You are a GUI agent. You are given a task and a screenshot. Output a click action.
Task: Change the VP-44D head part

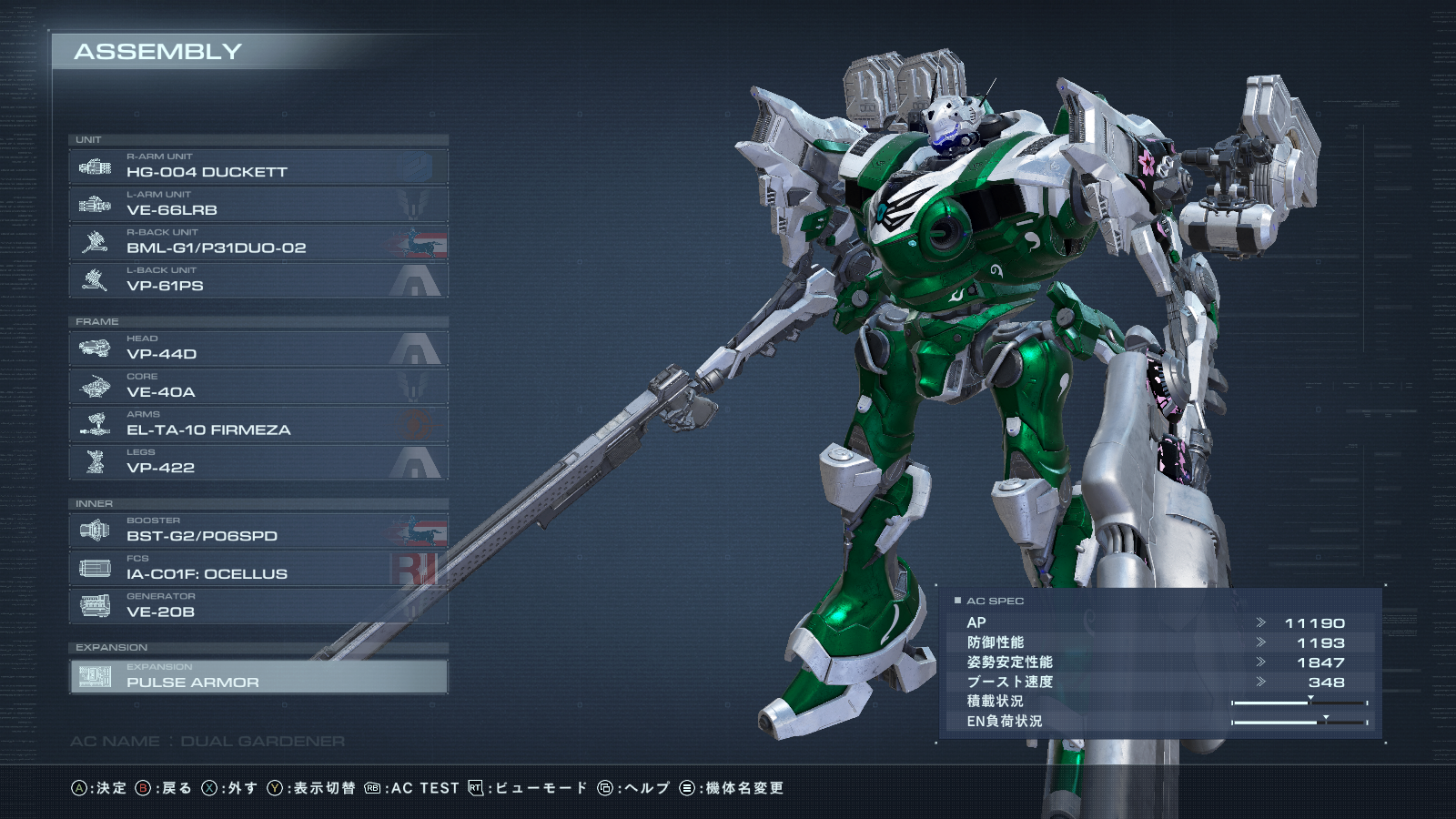point(258,349)
